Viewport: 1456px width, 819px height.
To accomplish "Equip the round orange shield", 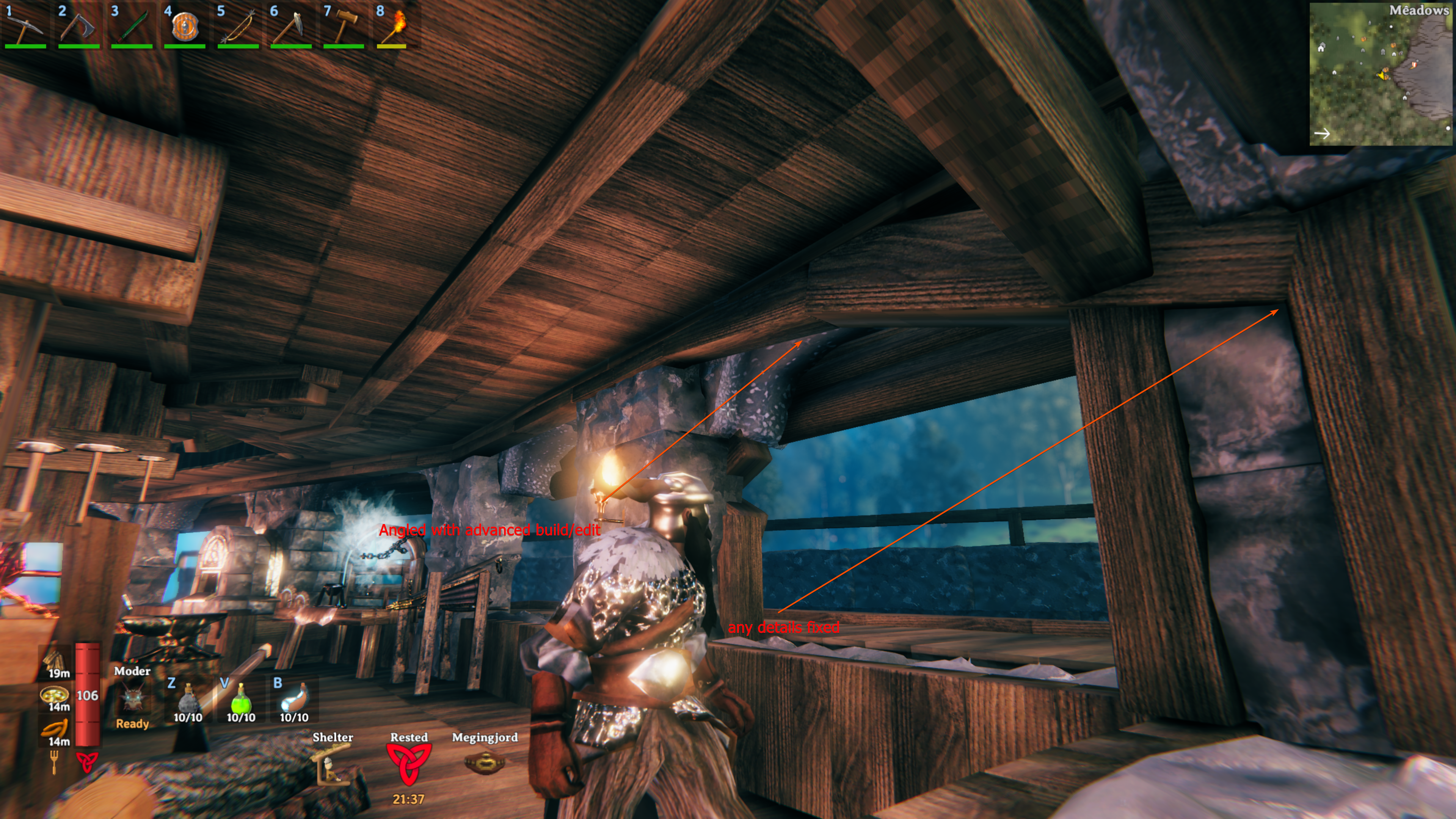I will tap(185, 26).
